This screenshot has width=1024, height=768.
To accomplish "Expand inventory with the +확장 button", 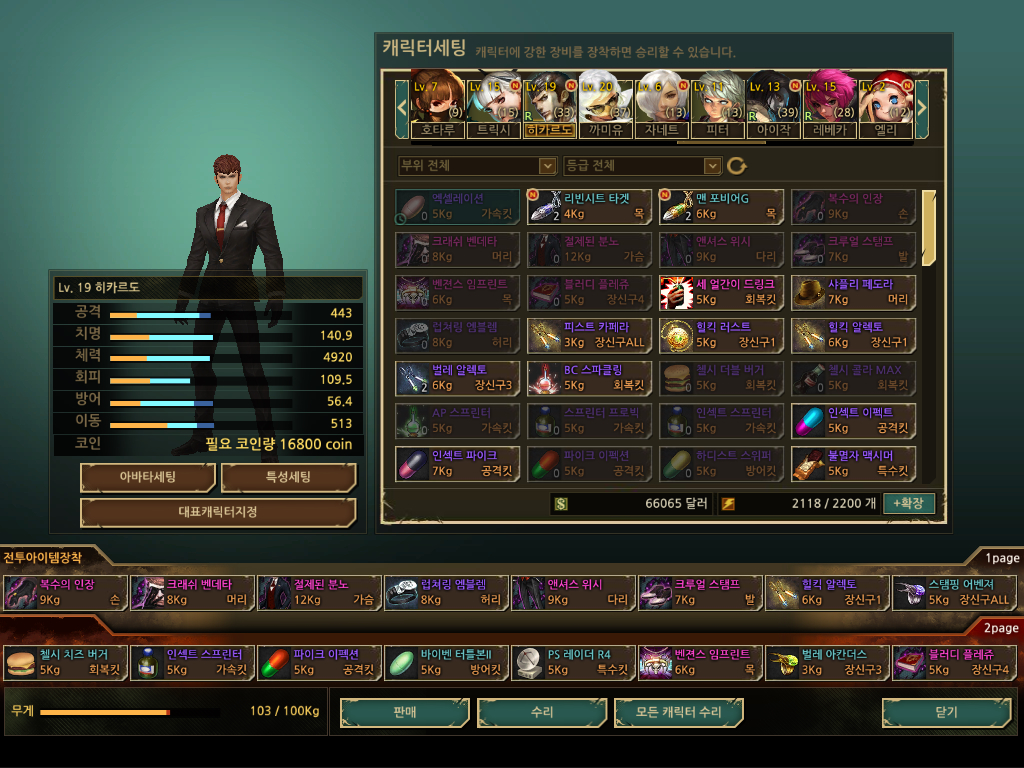I will pyautogui.click(x=909, y=503).
